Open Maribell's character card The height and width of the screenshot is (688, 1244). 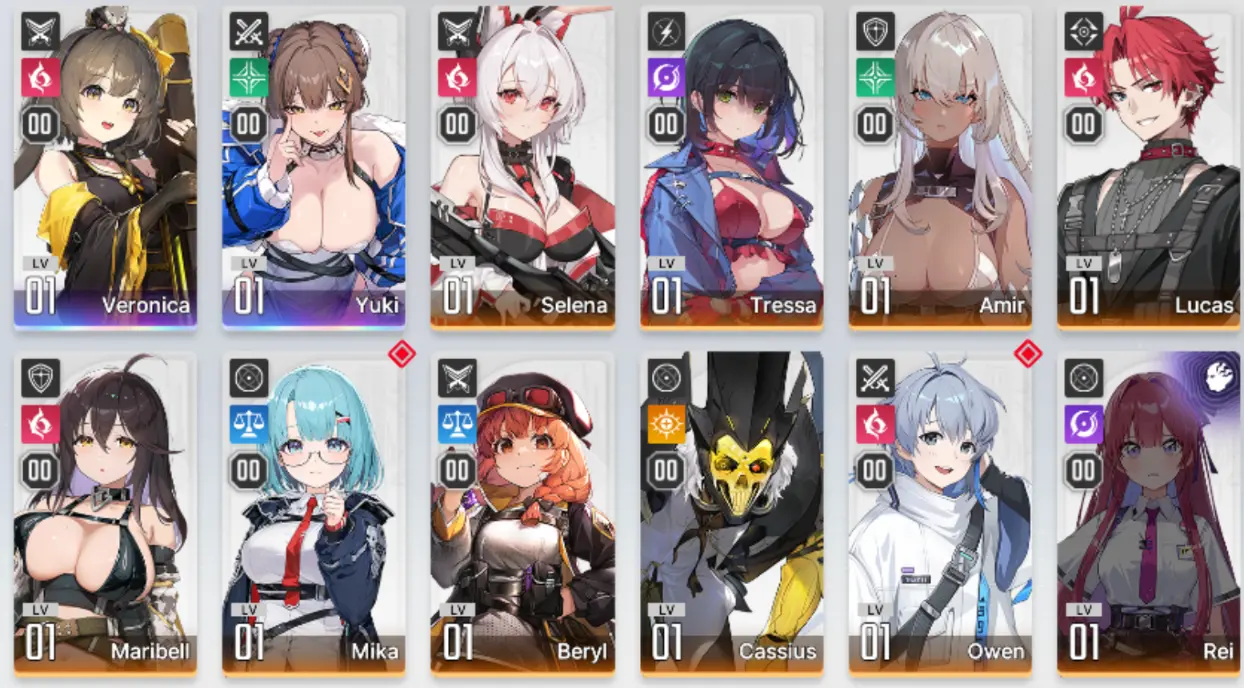coord(105,512)
